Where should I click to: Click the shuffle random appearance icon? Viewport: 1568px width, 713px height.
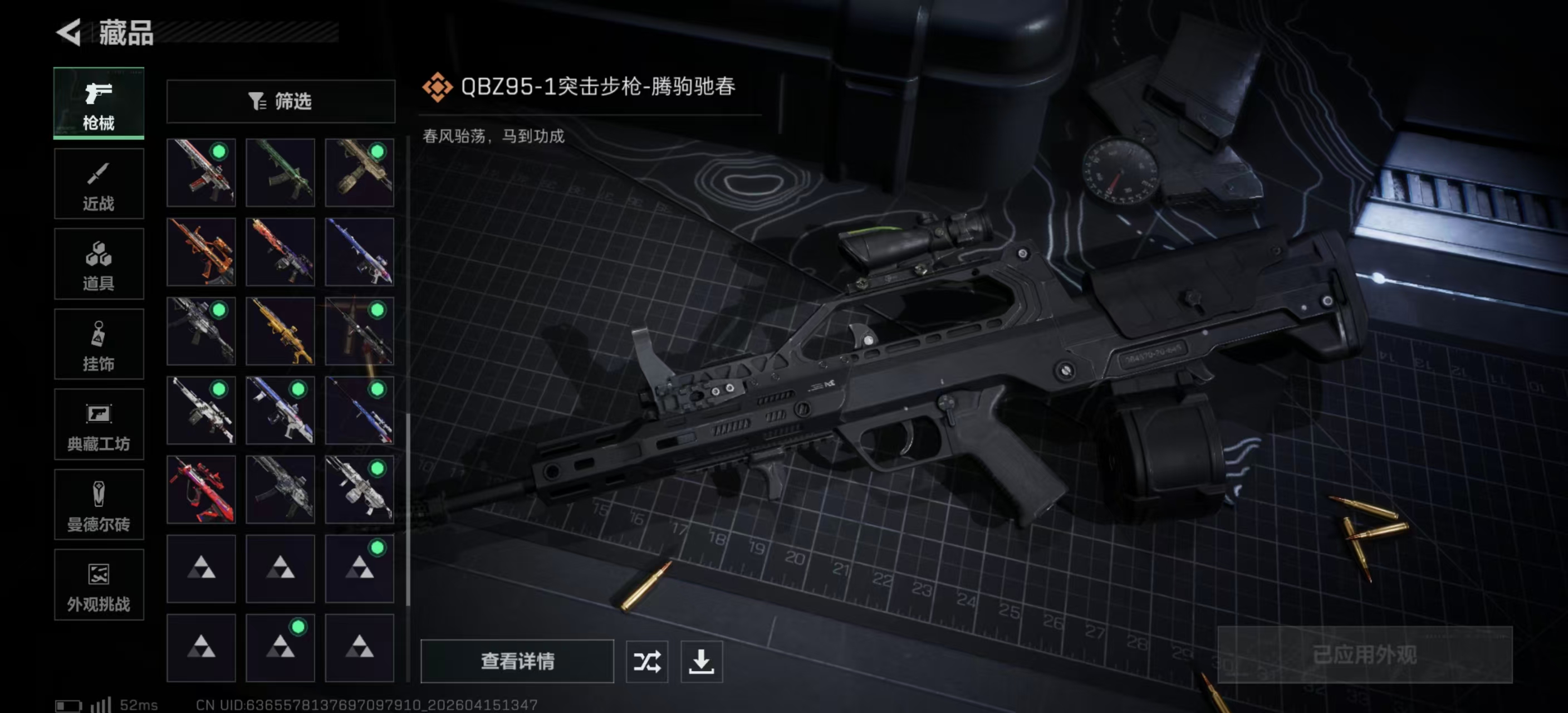(x=647, y=662)
